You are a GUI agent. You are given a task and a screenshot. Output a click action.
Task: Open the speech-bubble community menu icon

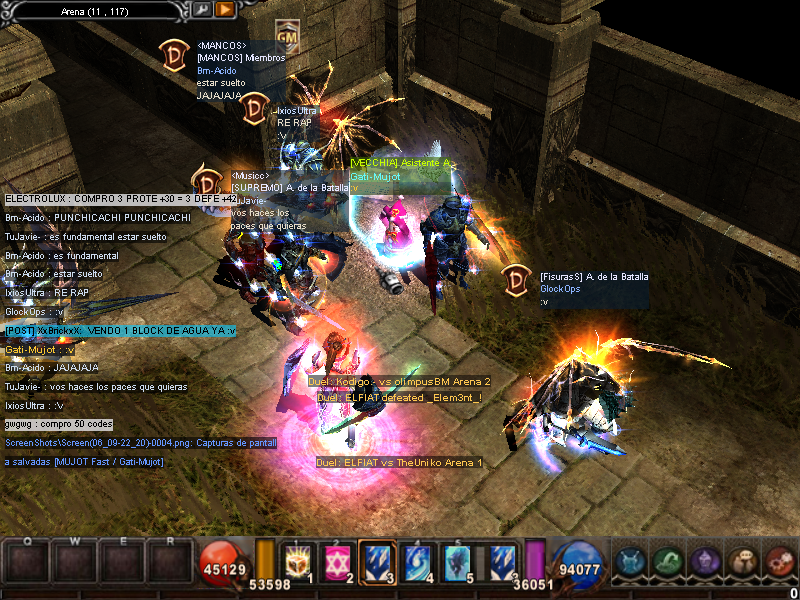742,562
